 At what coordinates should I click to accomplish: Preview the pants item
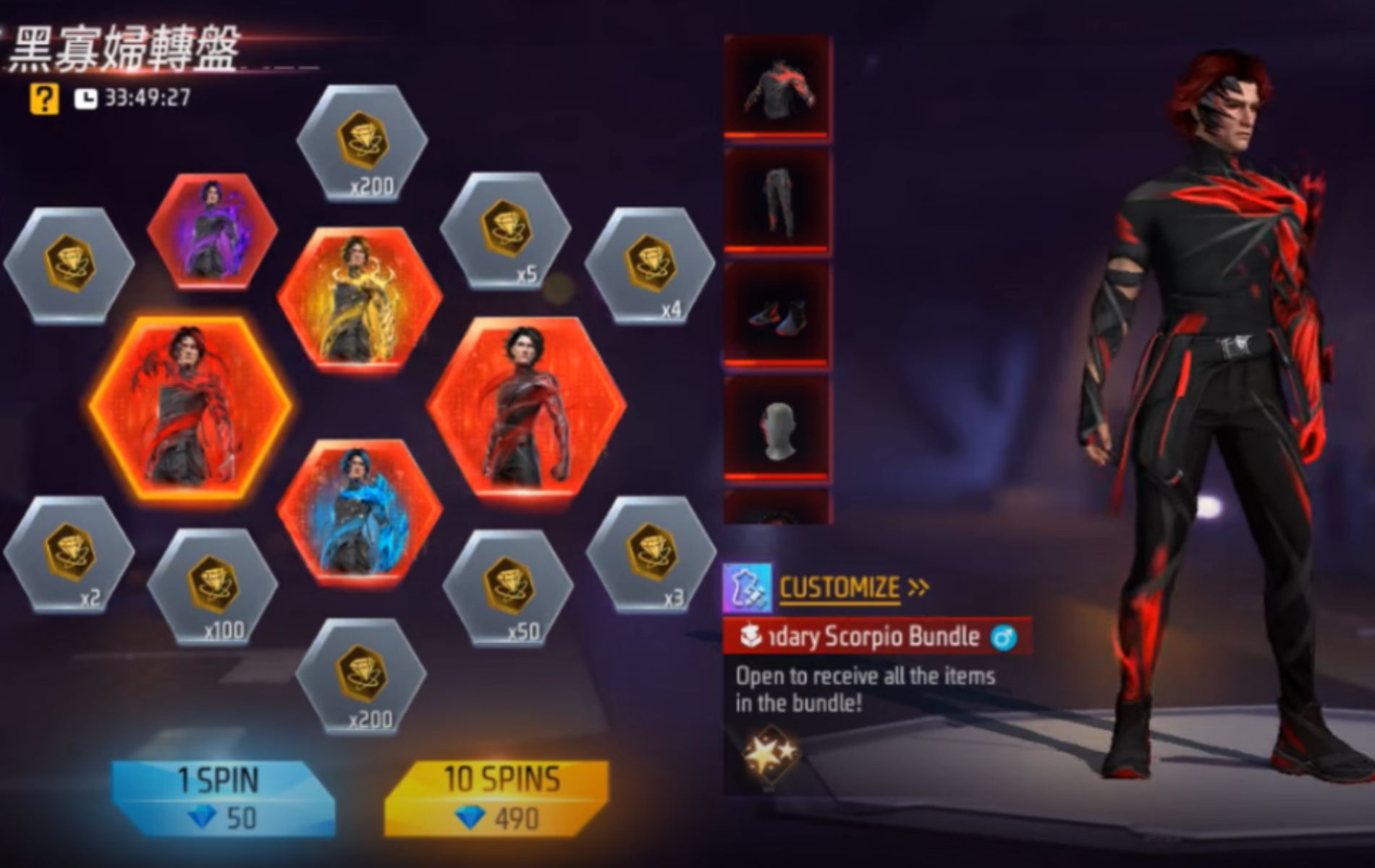click(x=778, y=201)
